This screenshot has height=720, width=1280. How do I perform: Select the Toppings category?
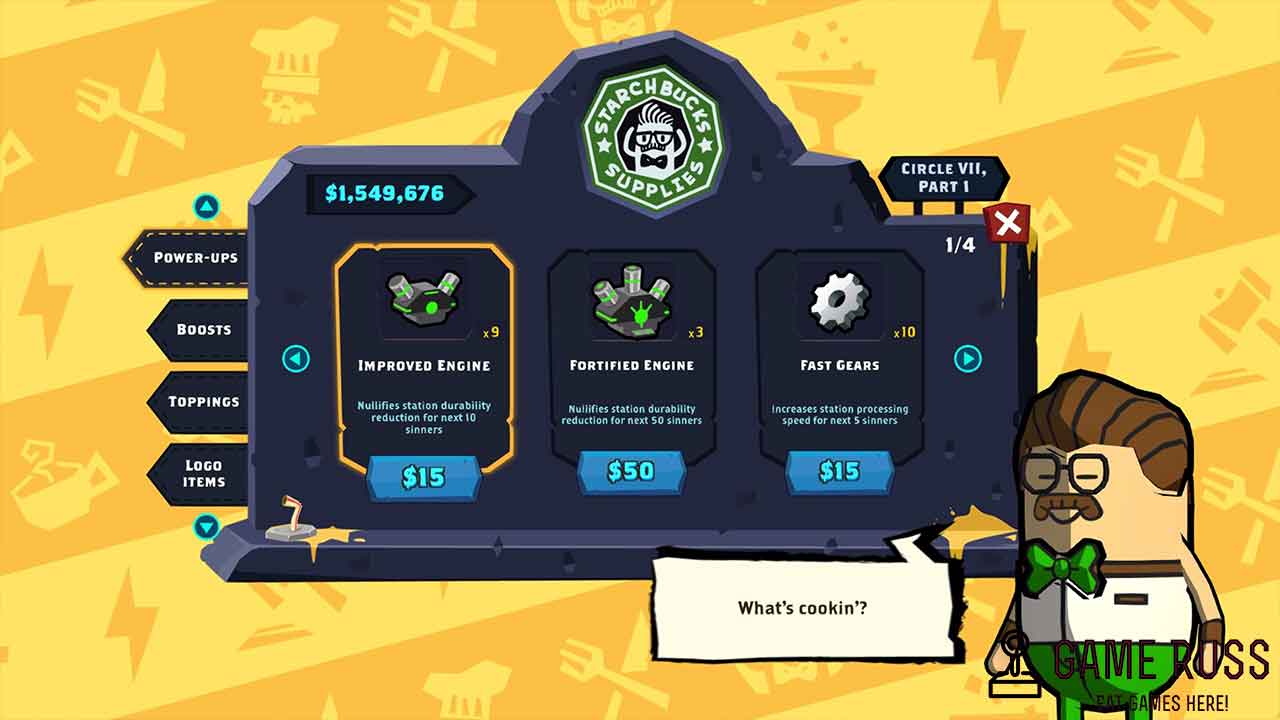coord(203,402)
